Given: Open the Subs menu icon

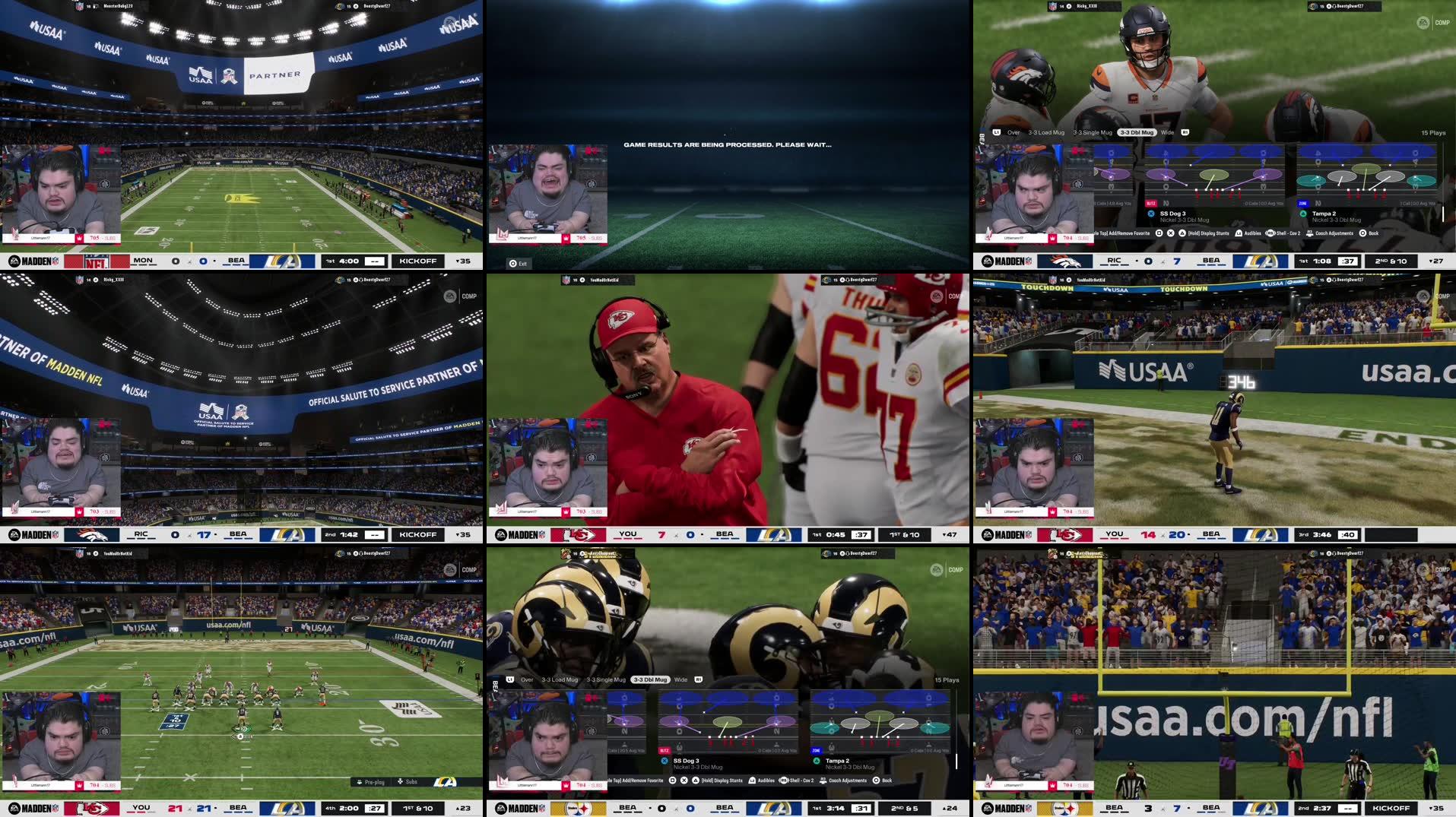Looking at the screenshot, I should [x=401, y=782].
